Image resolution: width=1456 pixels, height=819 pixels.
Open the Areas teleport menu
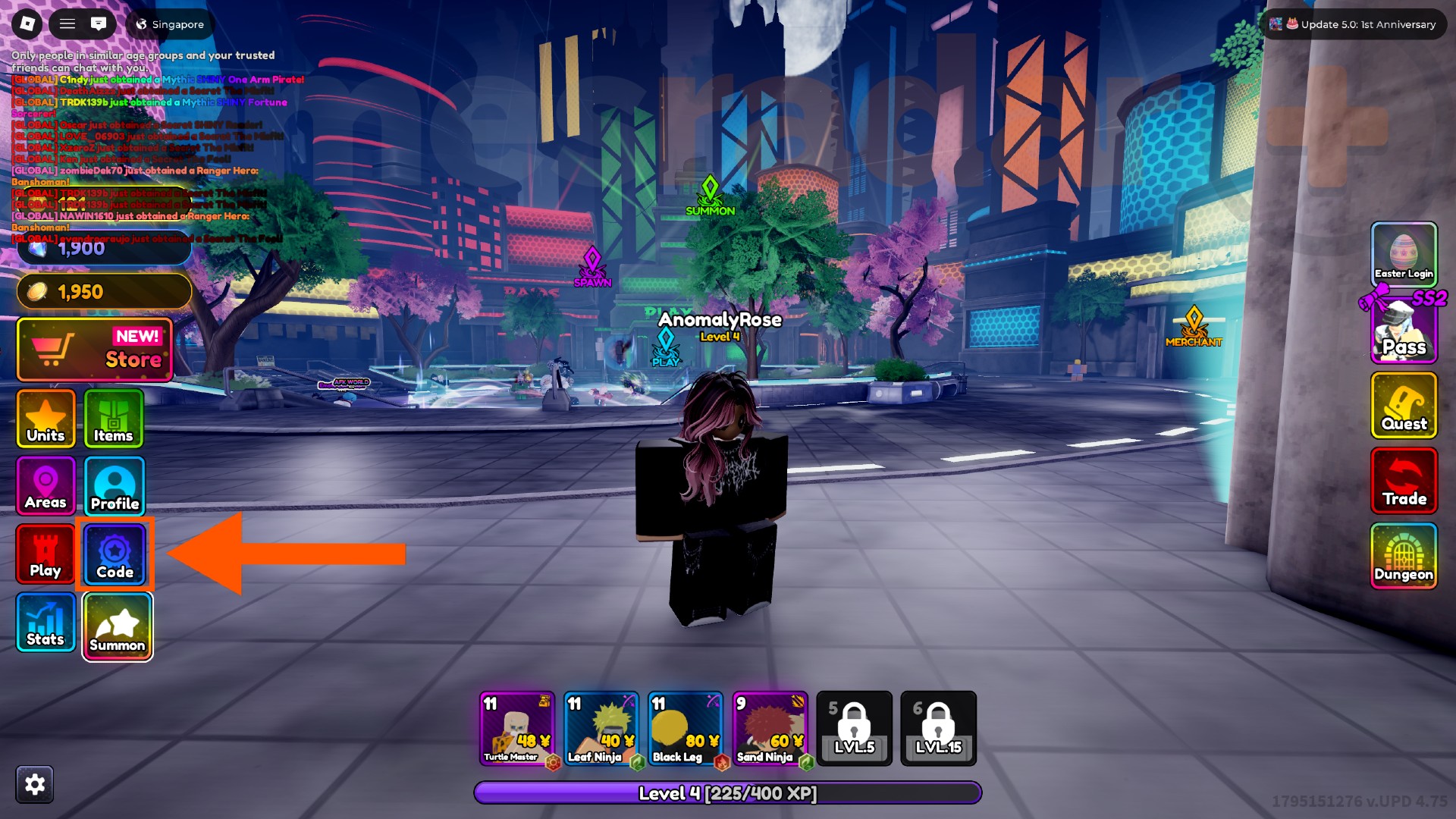tap(45, 486)
